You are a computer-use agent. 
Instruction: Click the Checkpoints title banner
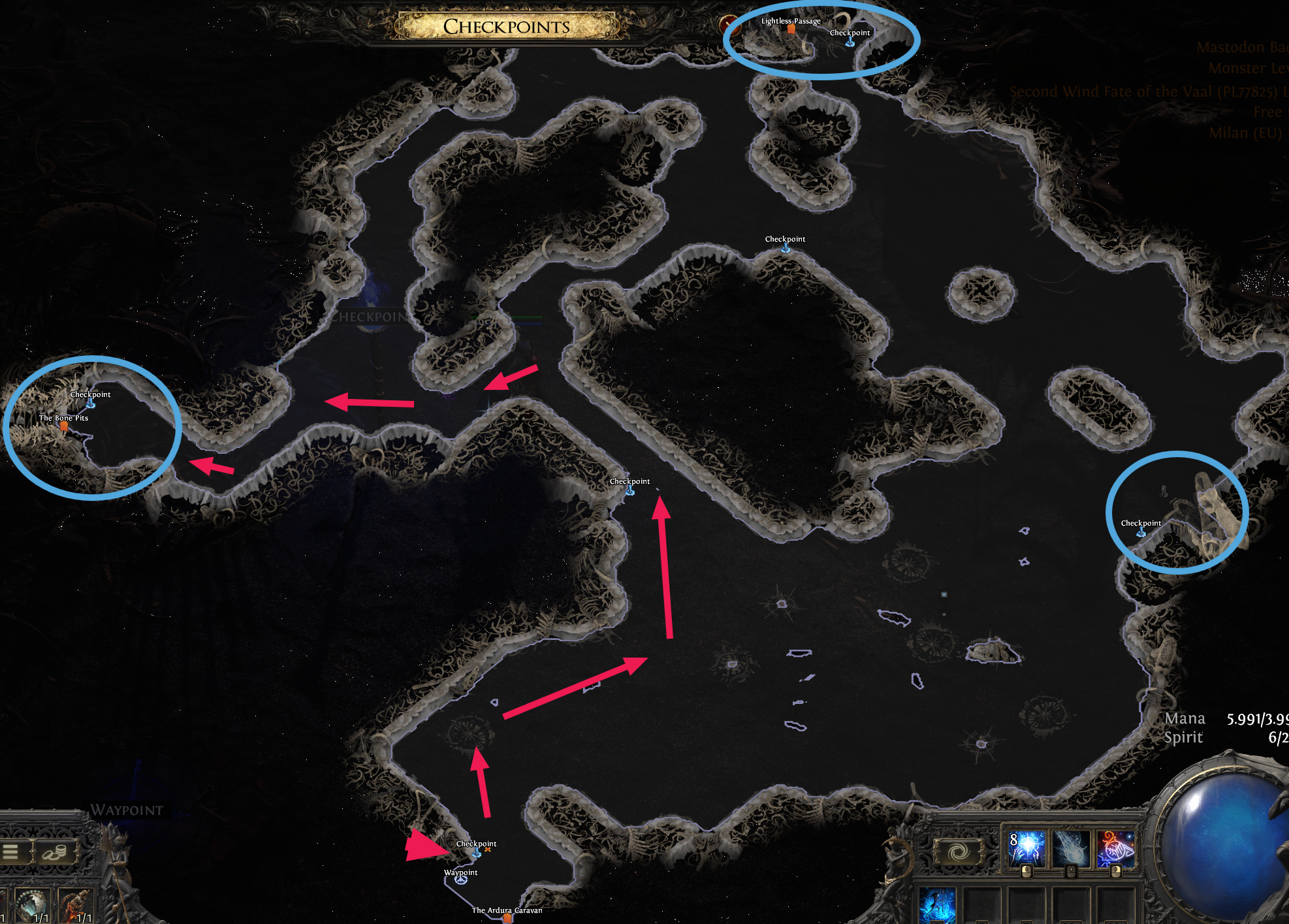click(x=507, y=27)
